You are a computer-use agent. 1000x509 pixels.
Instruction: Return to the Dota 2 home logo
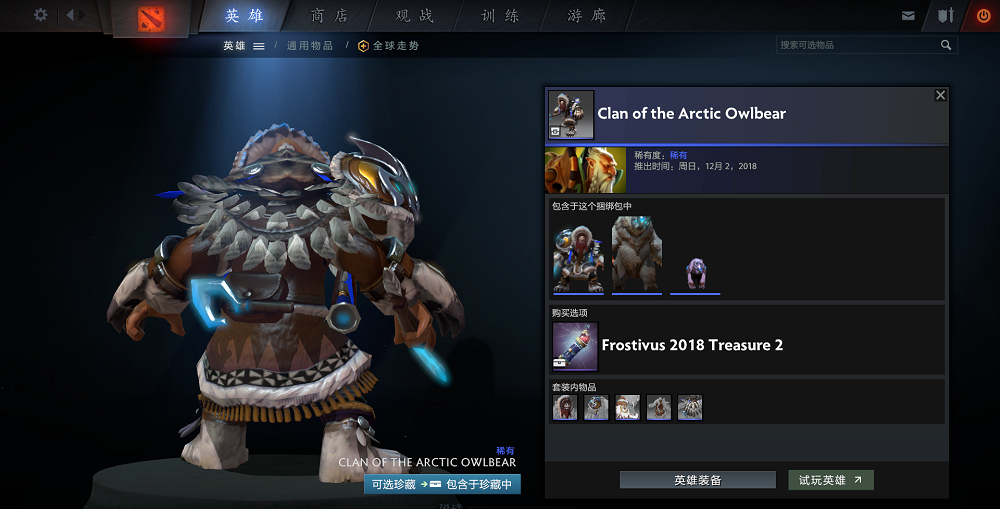152,17
